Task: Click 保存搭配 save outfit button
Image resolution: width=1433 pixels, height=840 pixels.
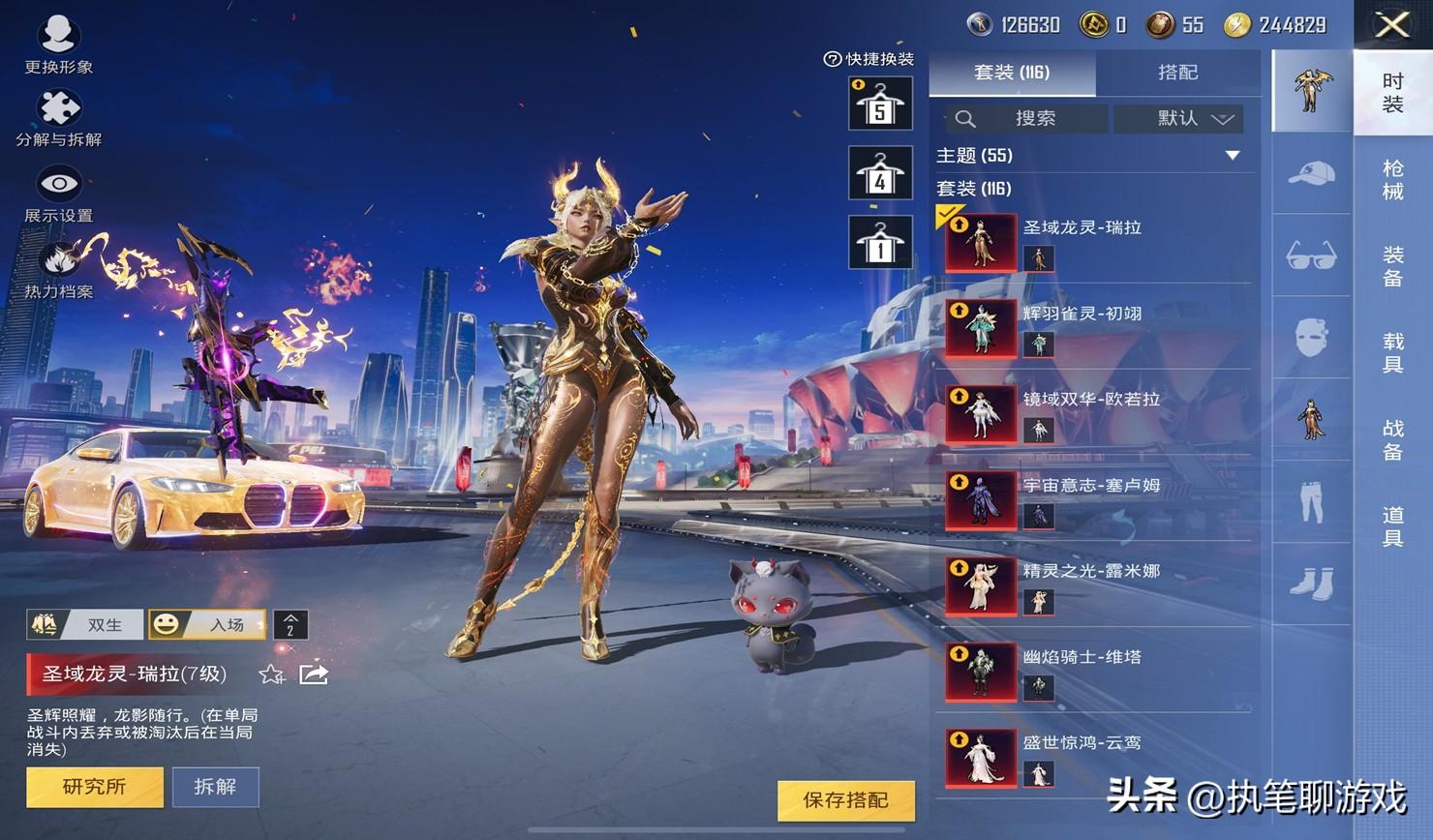Action: pyautogui.click(x=845, y=800)
